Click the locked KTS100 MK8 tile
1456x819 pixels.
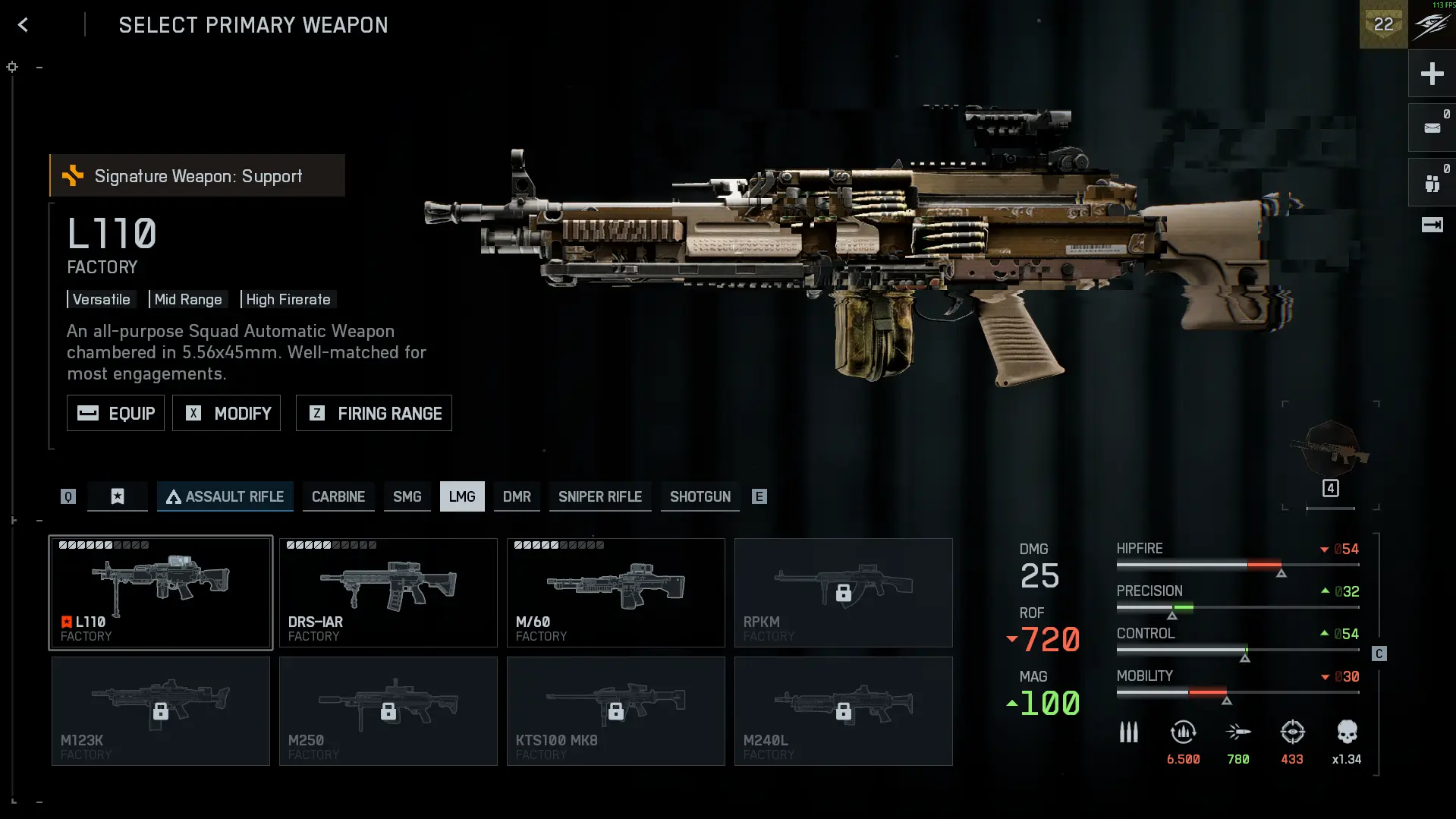click(616, 711)
